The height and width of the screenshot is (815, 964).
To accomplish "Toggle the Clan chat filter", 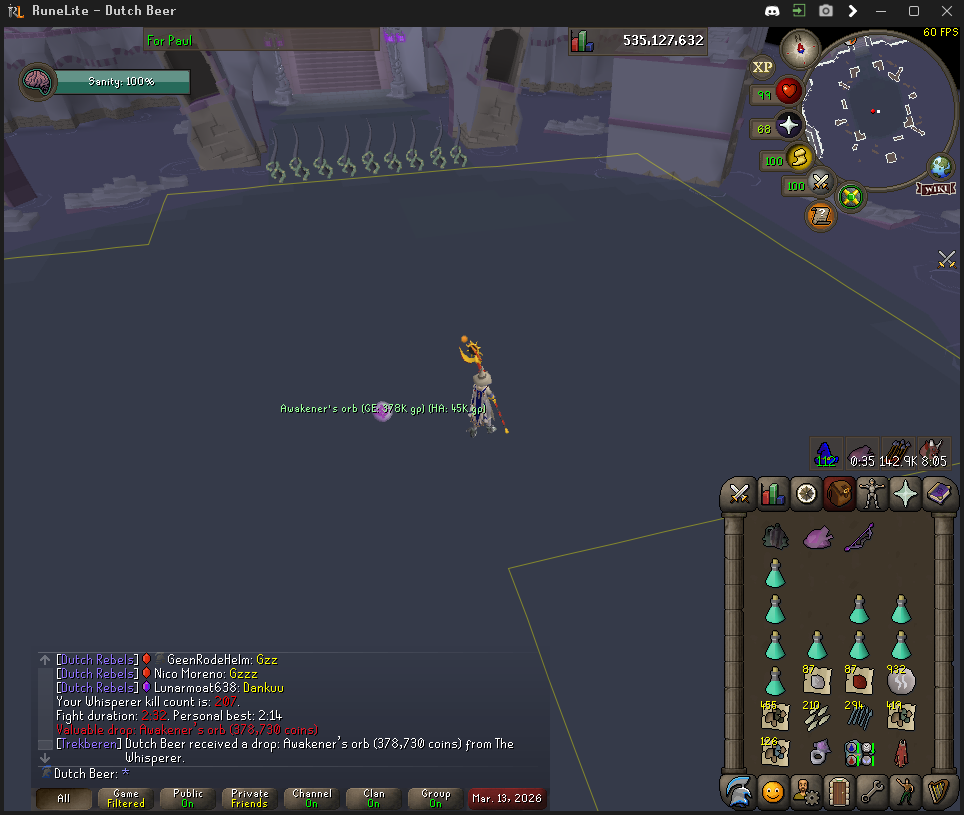I will tap(374, 798).
